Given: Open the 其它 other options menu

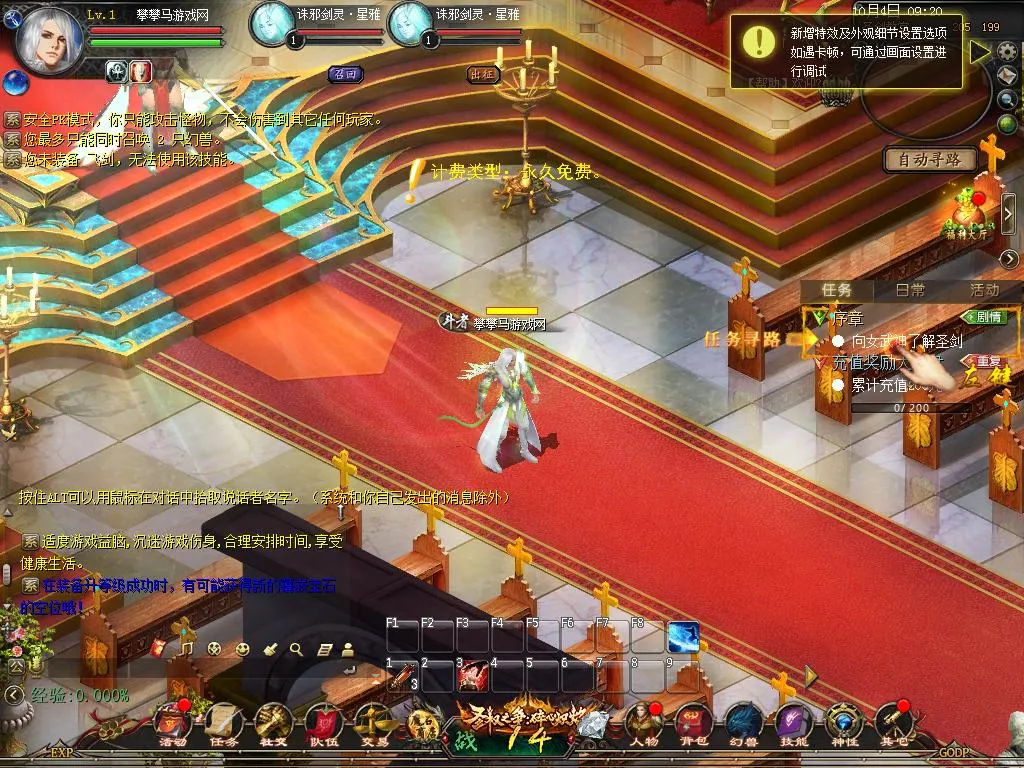Looking at the screenshot, I should [893, 722].
